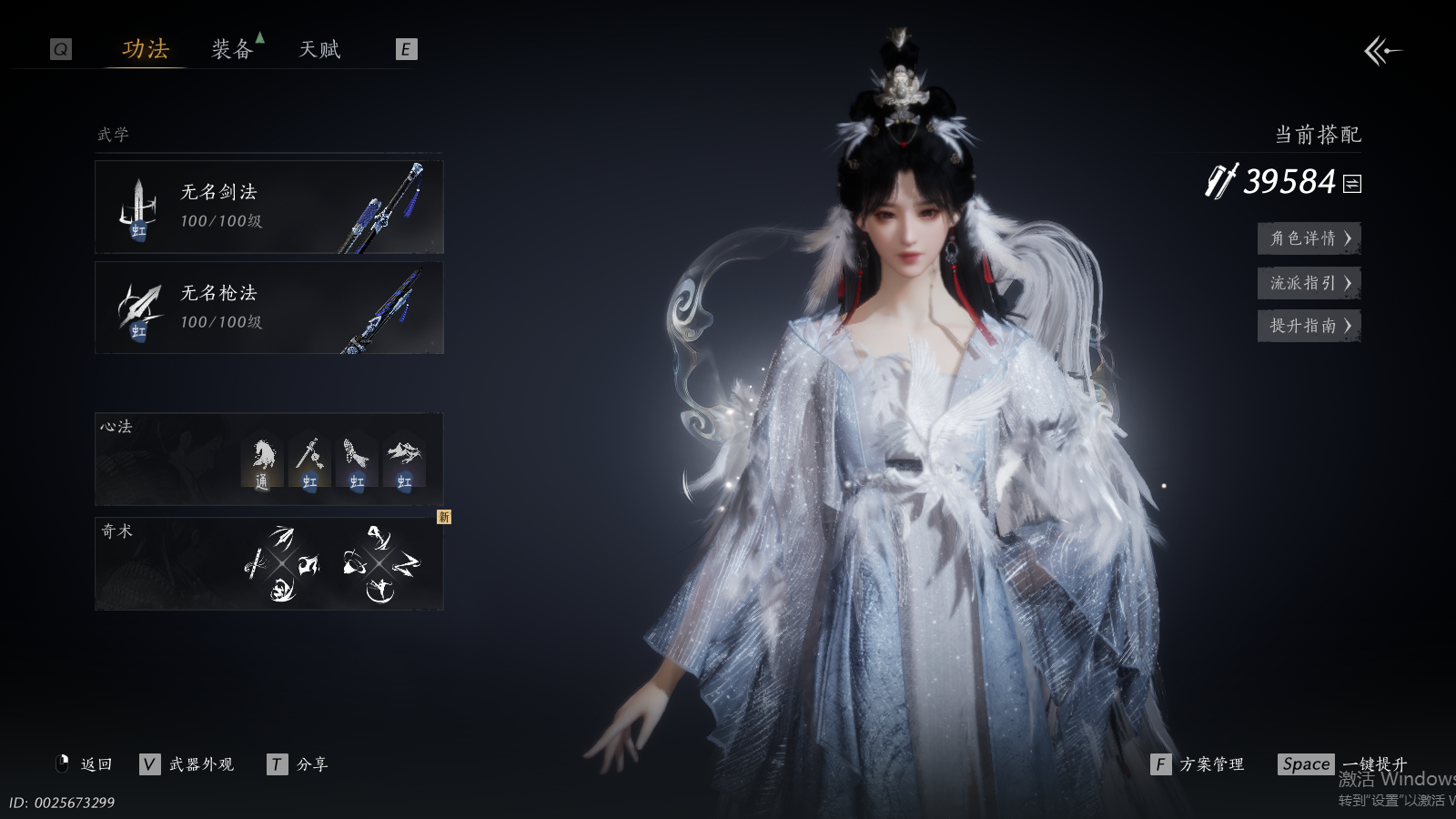1456x819 pixels.
Task: Select the 无名剑法 sword martial art
Action: 269,207
